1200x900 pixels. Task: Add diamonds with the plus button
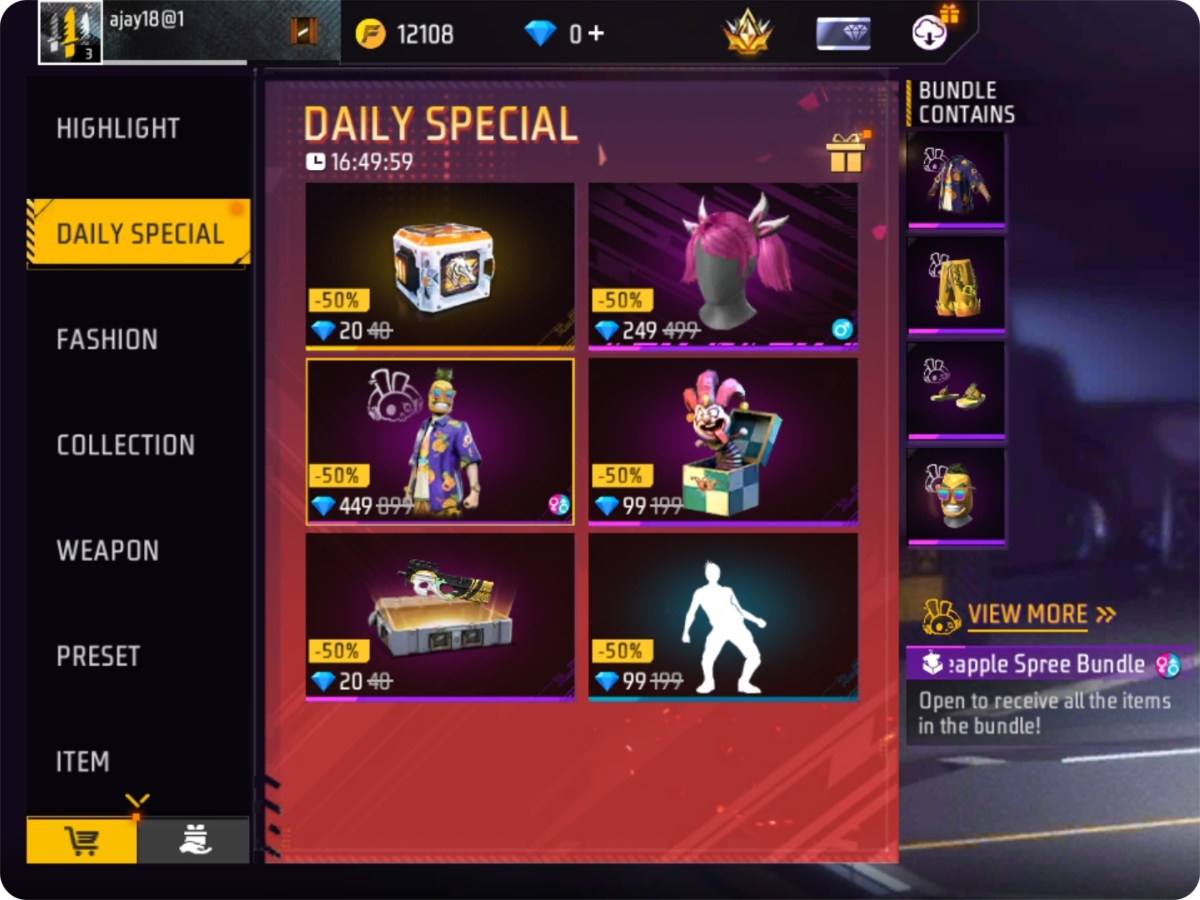(596, 33)
